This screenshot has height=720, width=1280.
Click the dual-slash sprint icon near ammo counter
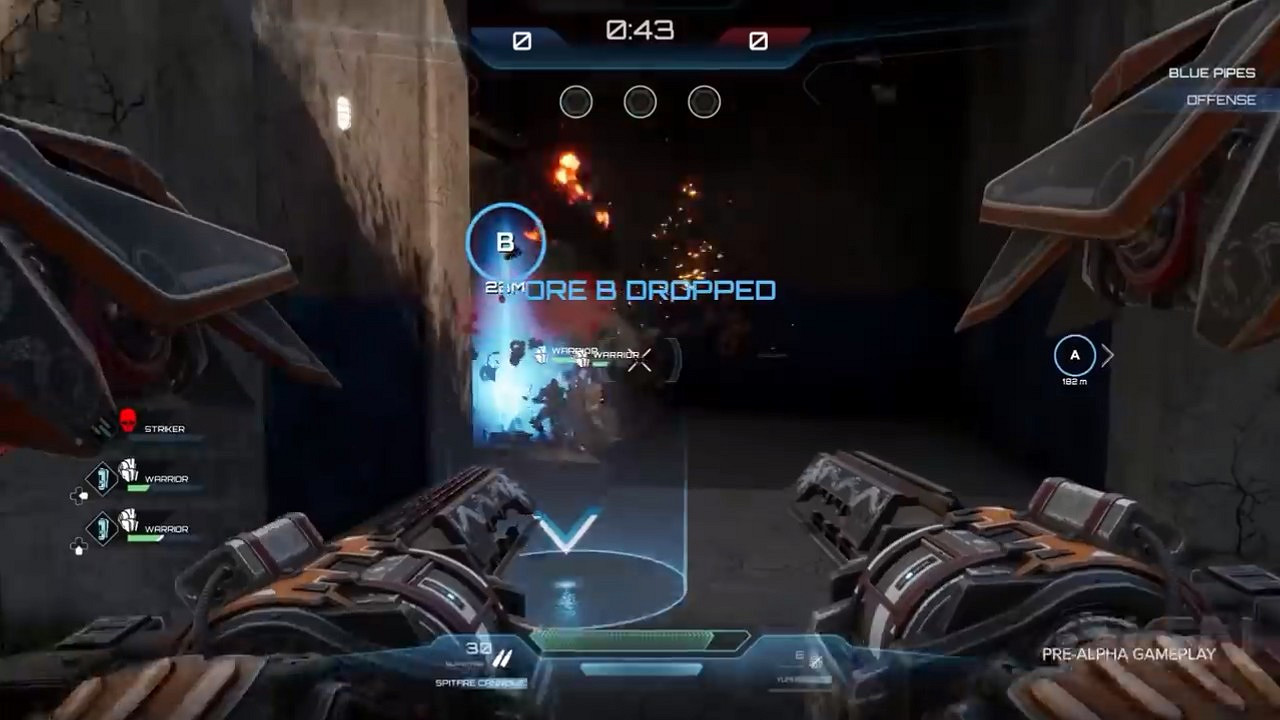(503, 658)
